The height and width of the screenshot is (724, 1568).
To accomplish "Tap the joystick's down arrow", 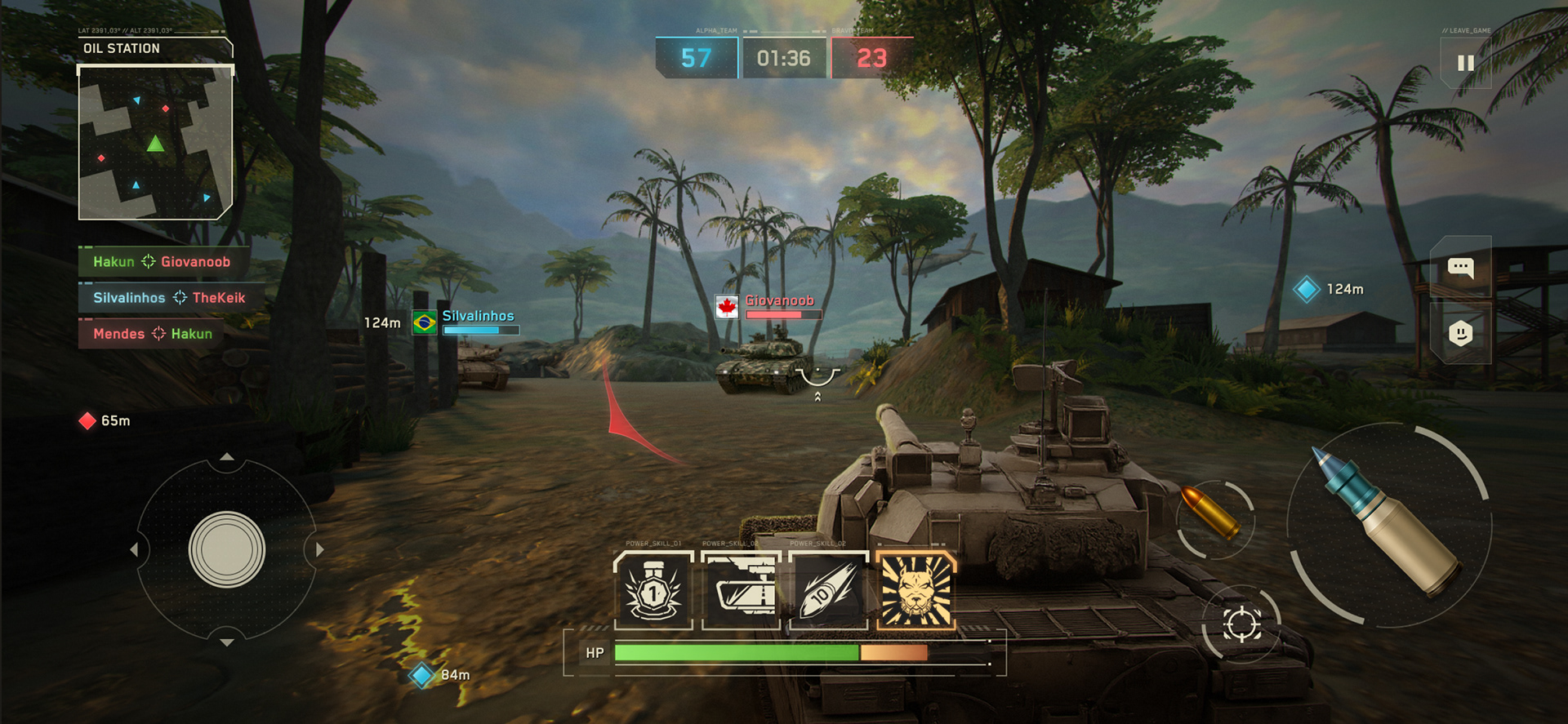I will pos(227,642).
